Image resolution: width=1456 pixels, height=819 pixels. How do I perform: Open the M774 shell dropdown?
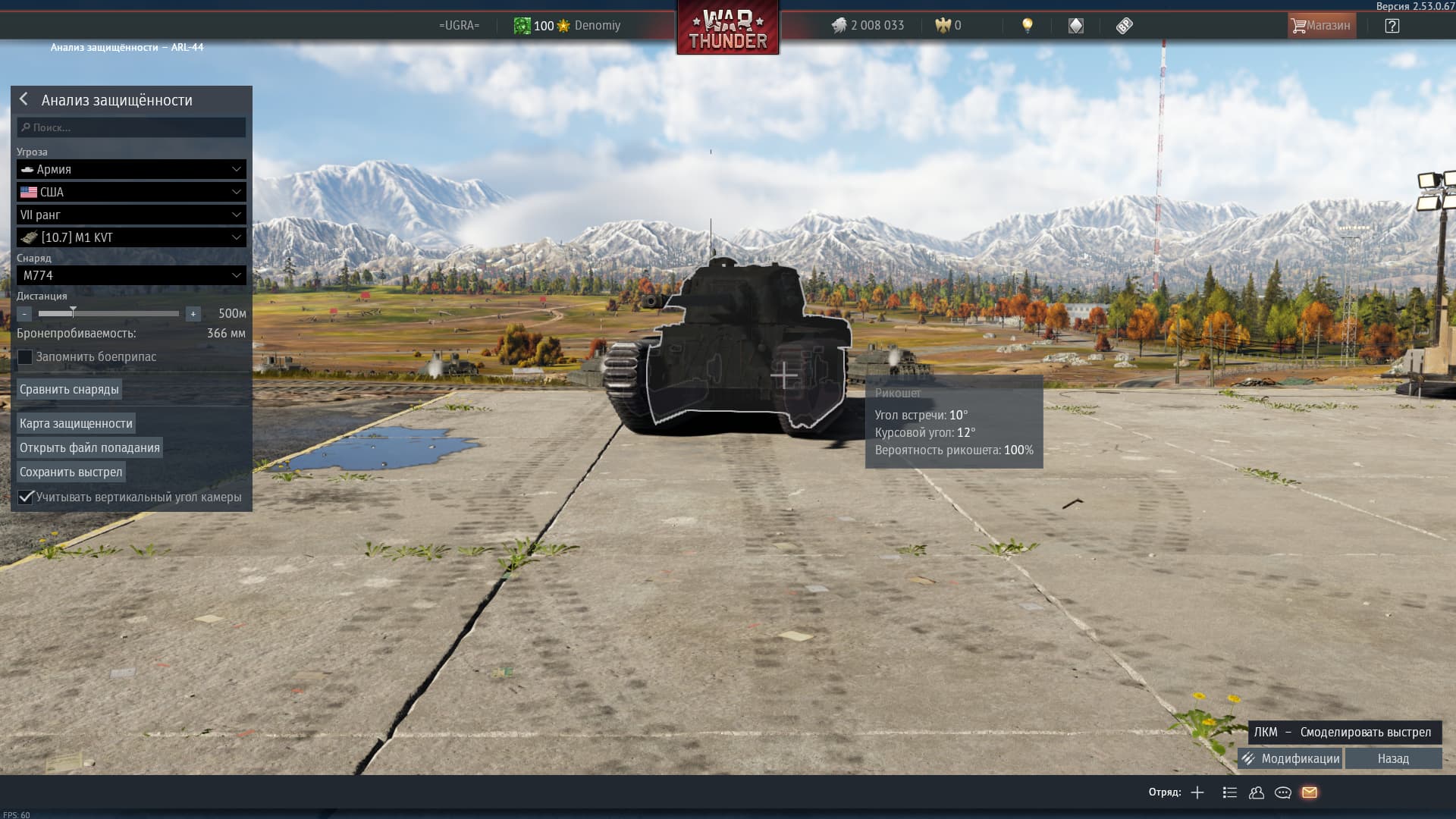tap(131, 275)
